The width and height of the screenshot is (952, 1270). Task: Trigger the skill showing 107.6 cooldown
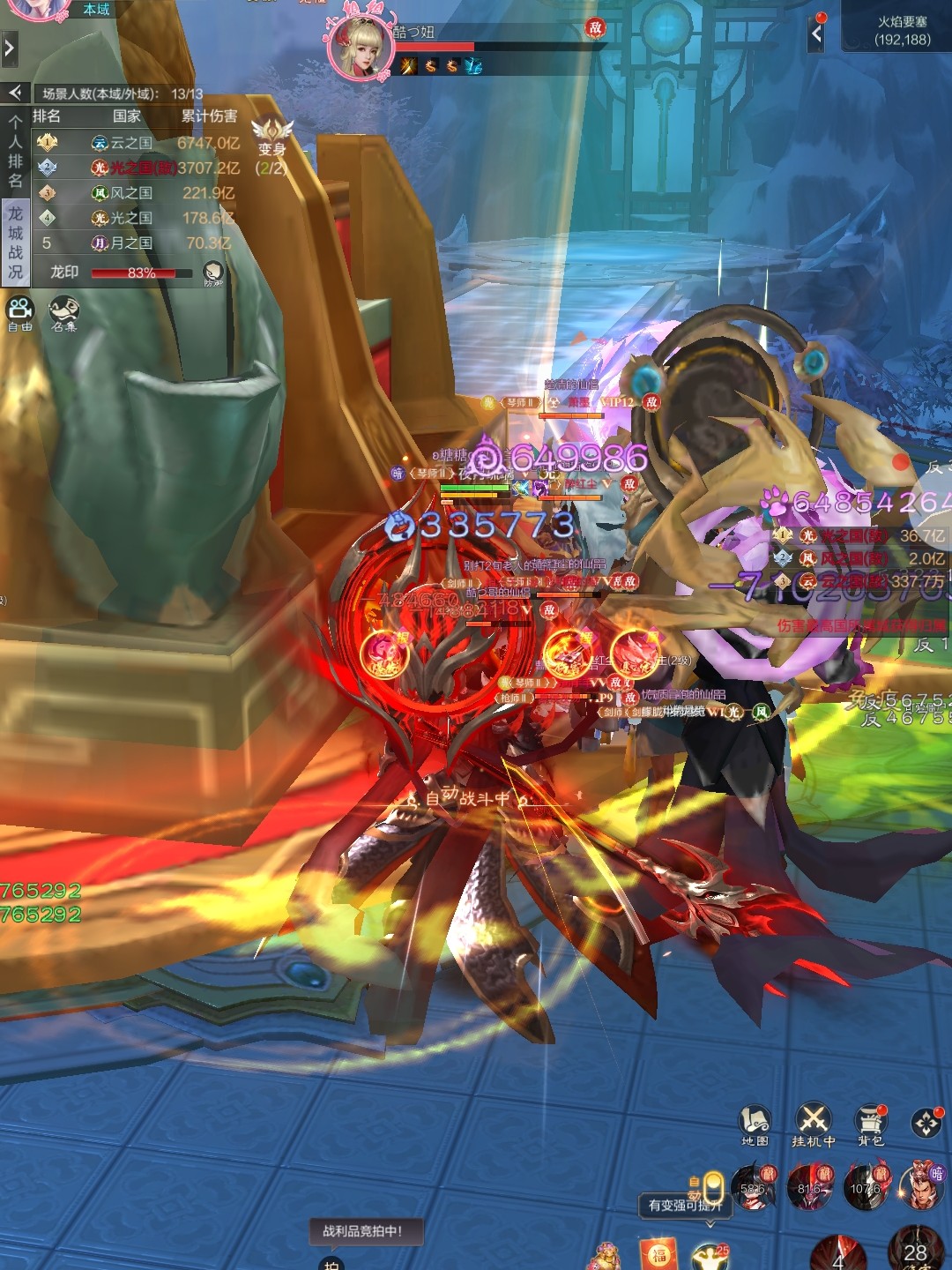[866, 1186]
